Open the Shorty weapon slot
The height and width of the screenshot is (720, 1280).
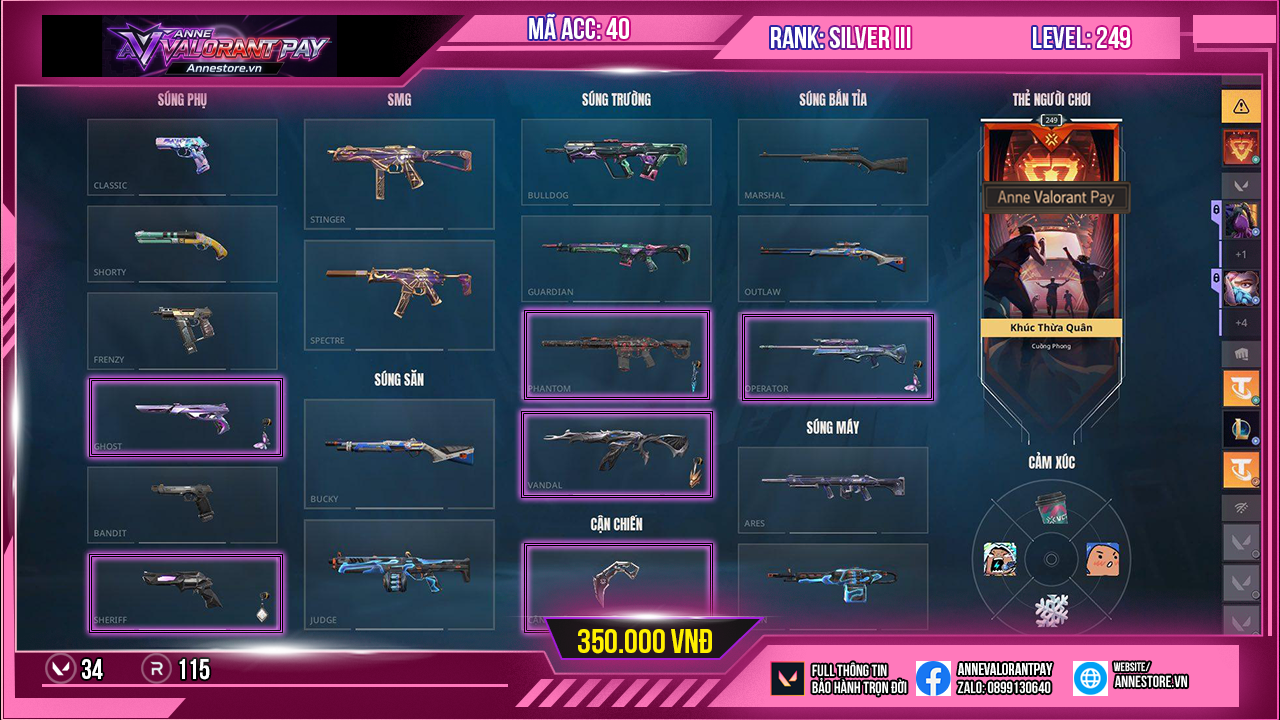tap(182, 244)
